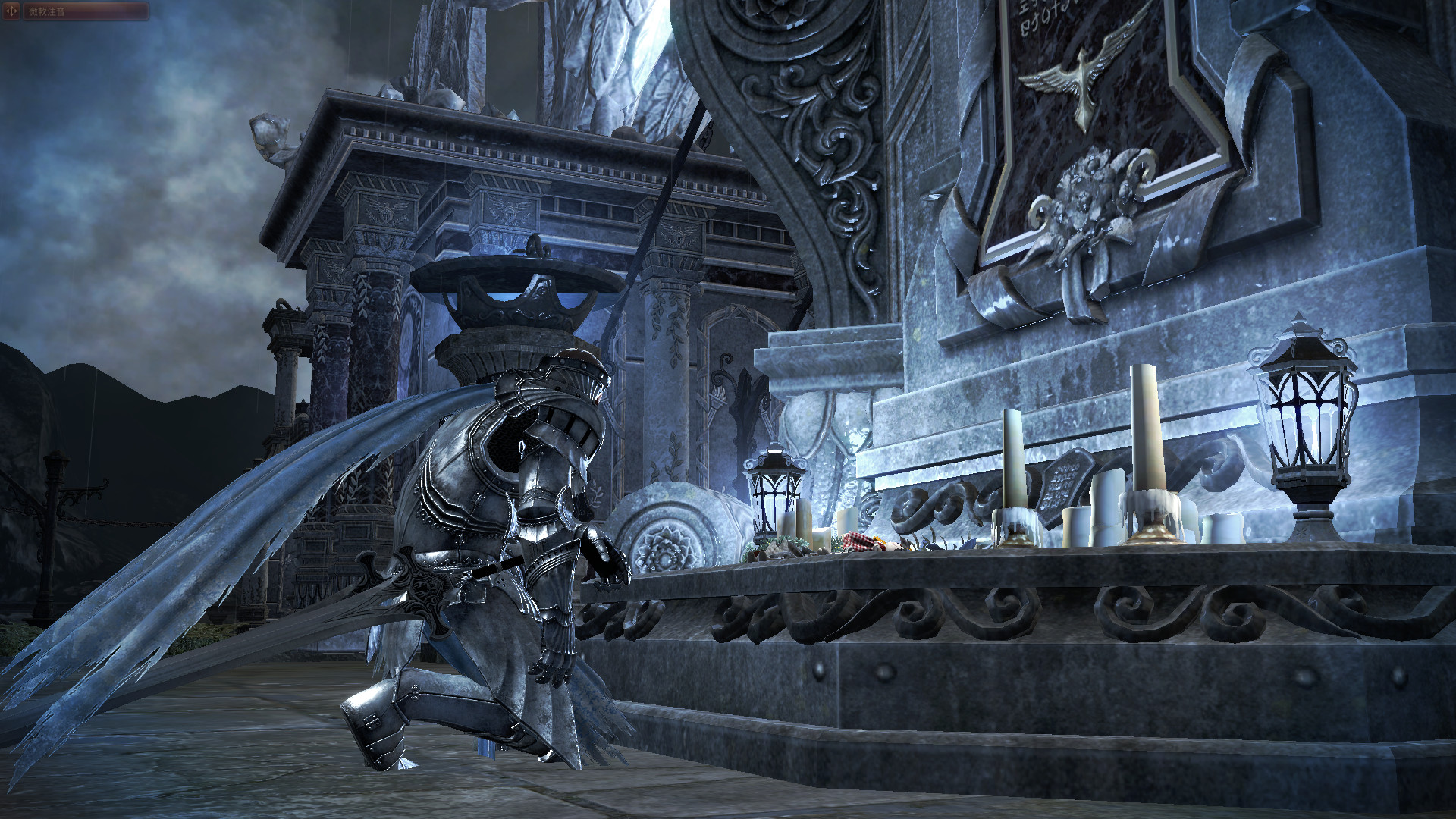
Task: Select the 微軟注音 input method bar
Action: [x=85, y=11]
